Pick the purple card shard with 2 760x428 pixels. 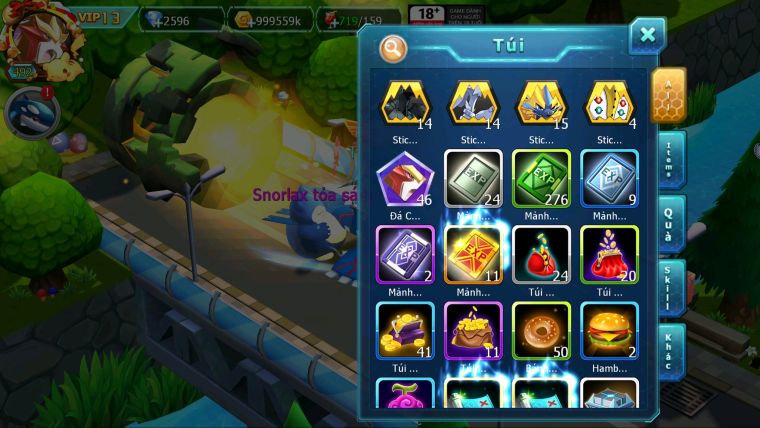coord(405,254)
